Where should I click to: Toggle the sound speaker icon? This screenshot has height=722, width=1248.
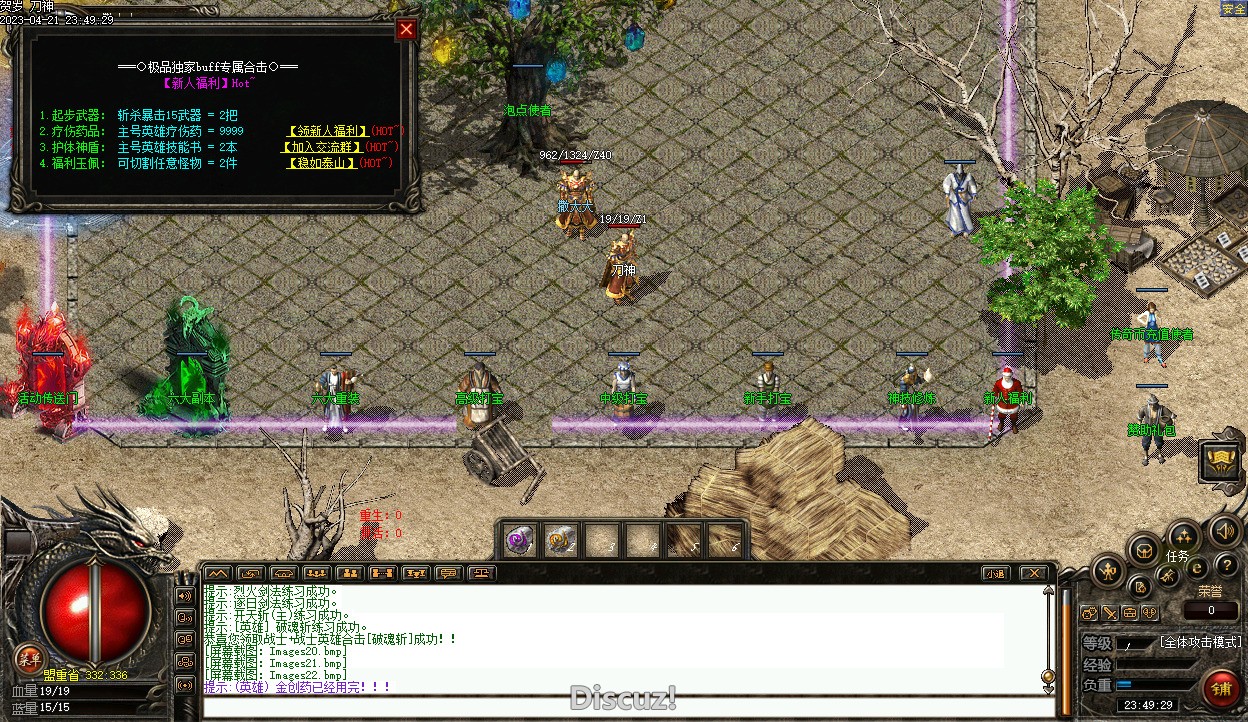pyautogui.click(x=1225, y=531)
